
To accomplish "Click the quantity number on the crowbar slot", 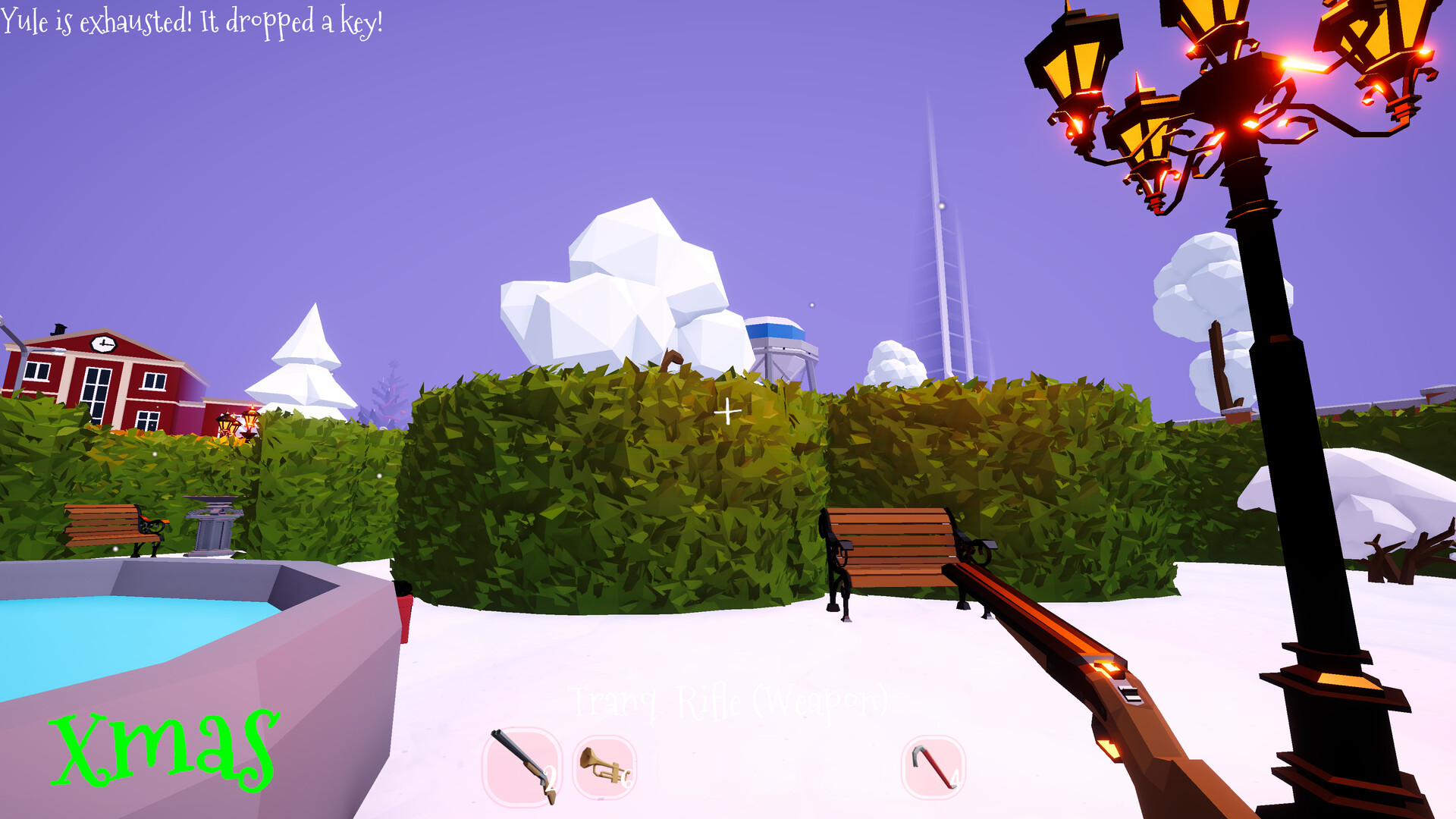I will [956, 777].
